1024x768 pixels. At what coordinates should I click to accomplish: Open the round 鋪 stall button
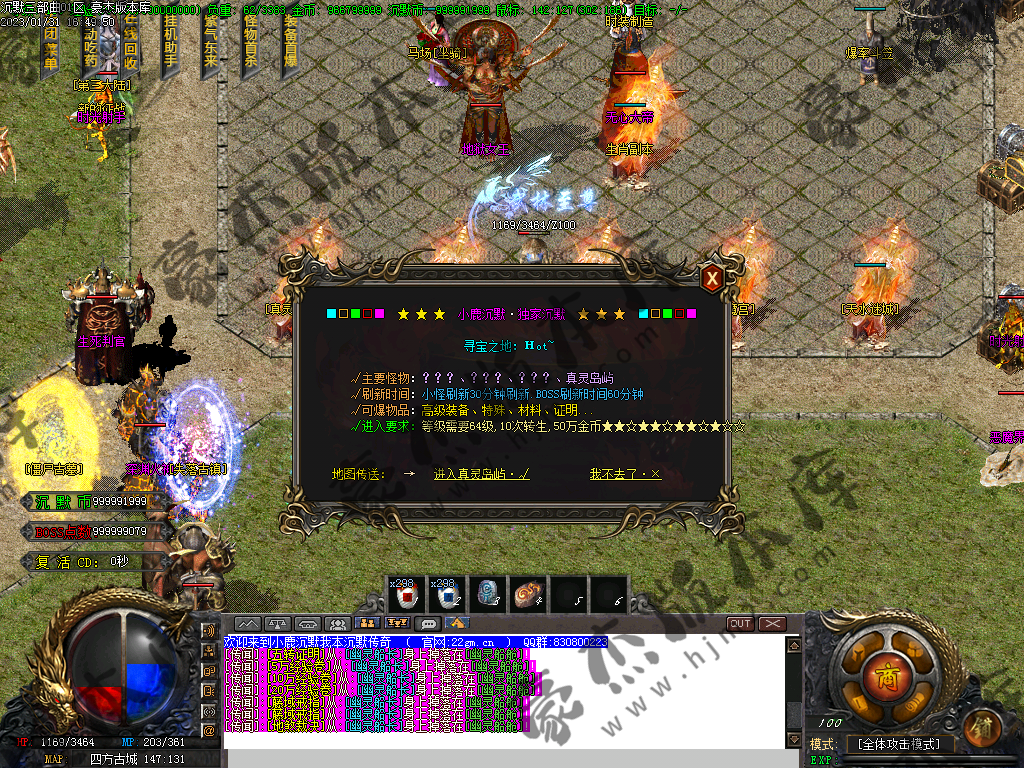(985, 723)
